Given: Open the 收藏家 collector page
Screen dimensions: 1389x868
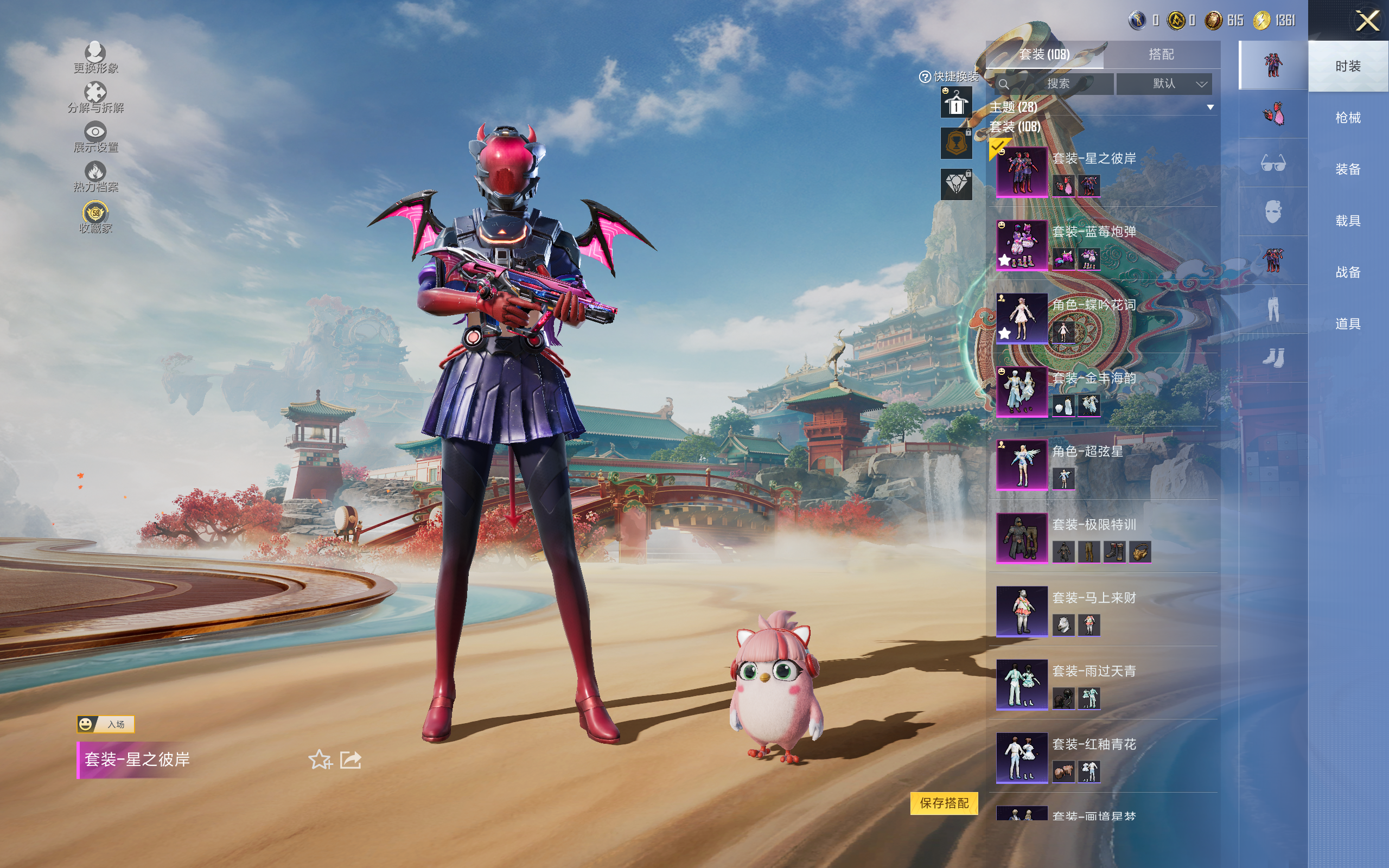Looking at the screenshot, I should coord(95,218).
